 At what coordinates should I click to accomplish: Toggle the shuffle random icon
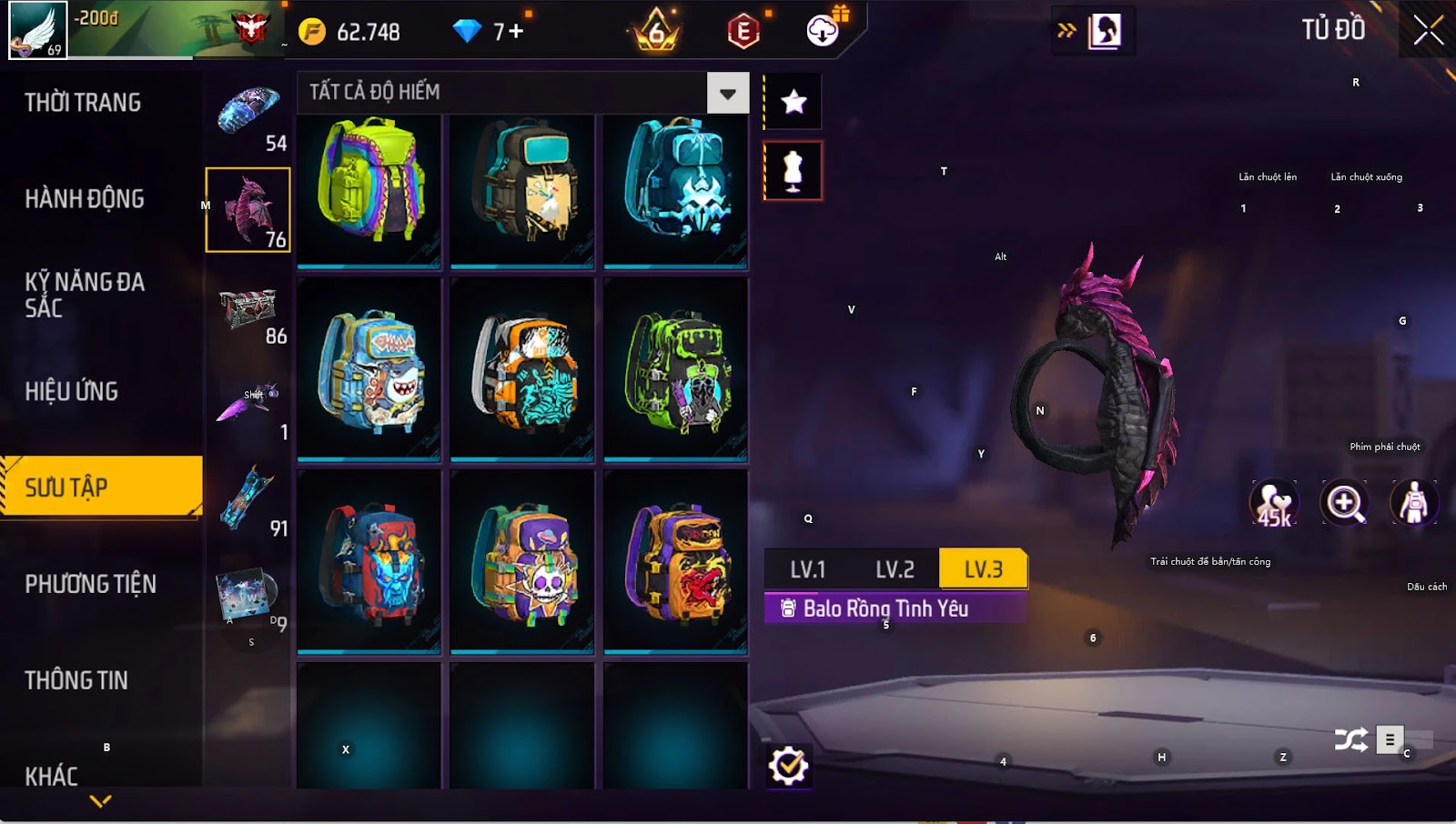tap(1350, 740)
